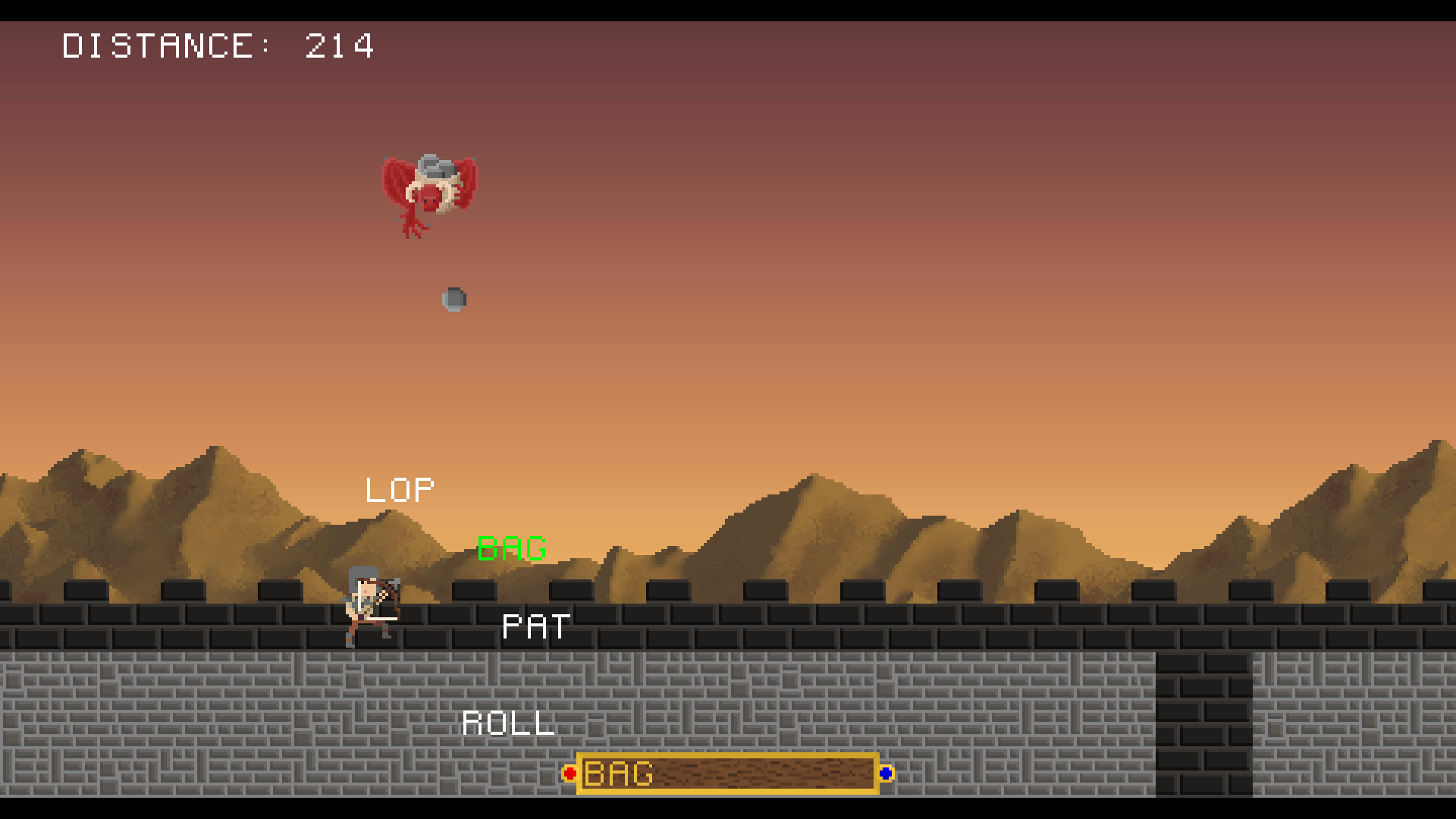Toggle the red gem on the word bar

[570, 774]
